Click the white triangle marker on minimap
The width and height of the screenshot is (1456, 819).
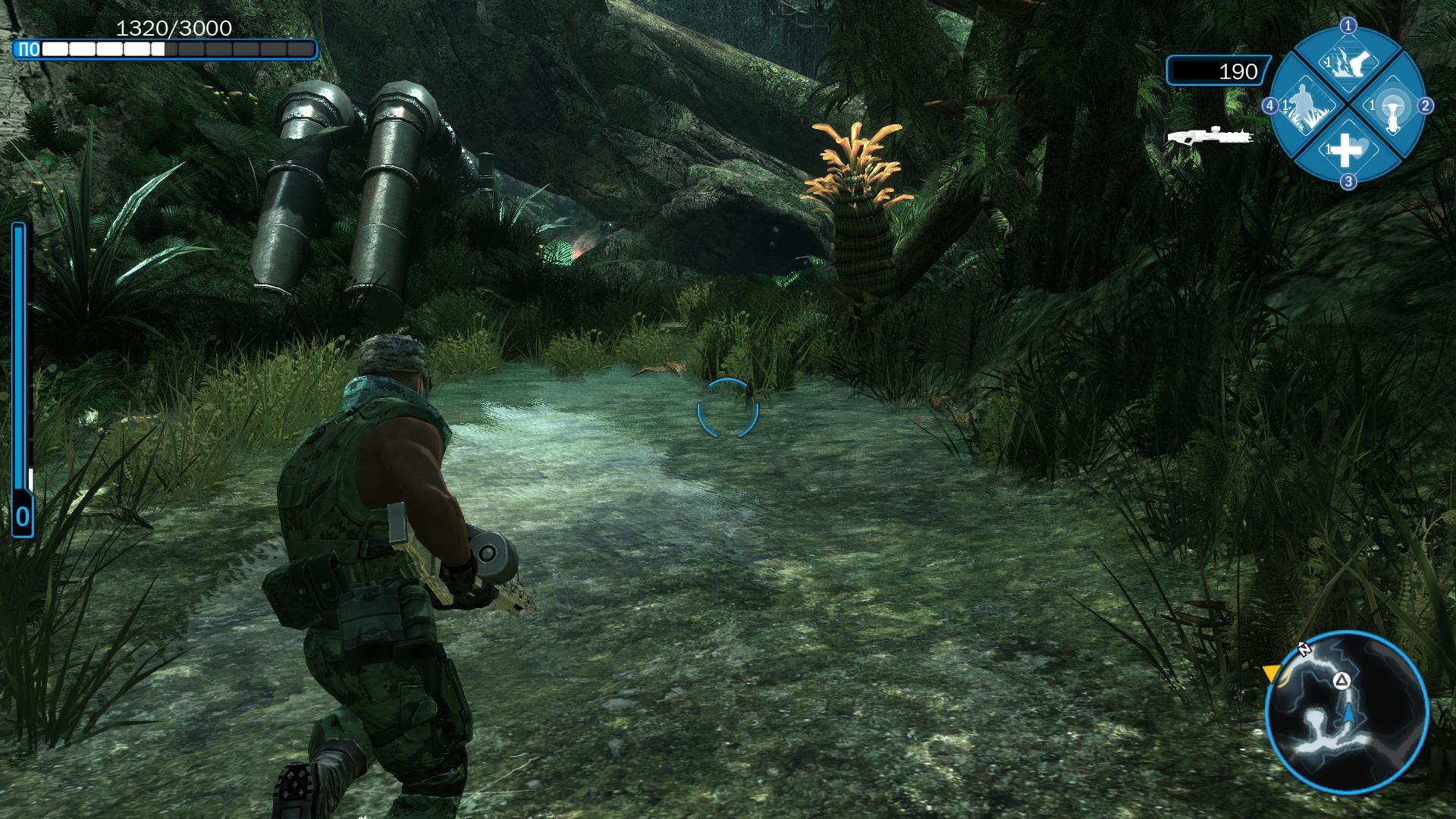click(x=1341, y=679)
